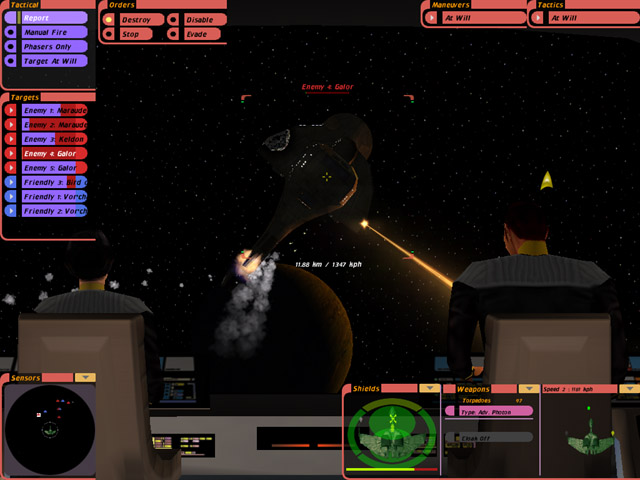Issue the Destroy order

(134, 19)
